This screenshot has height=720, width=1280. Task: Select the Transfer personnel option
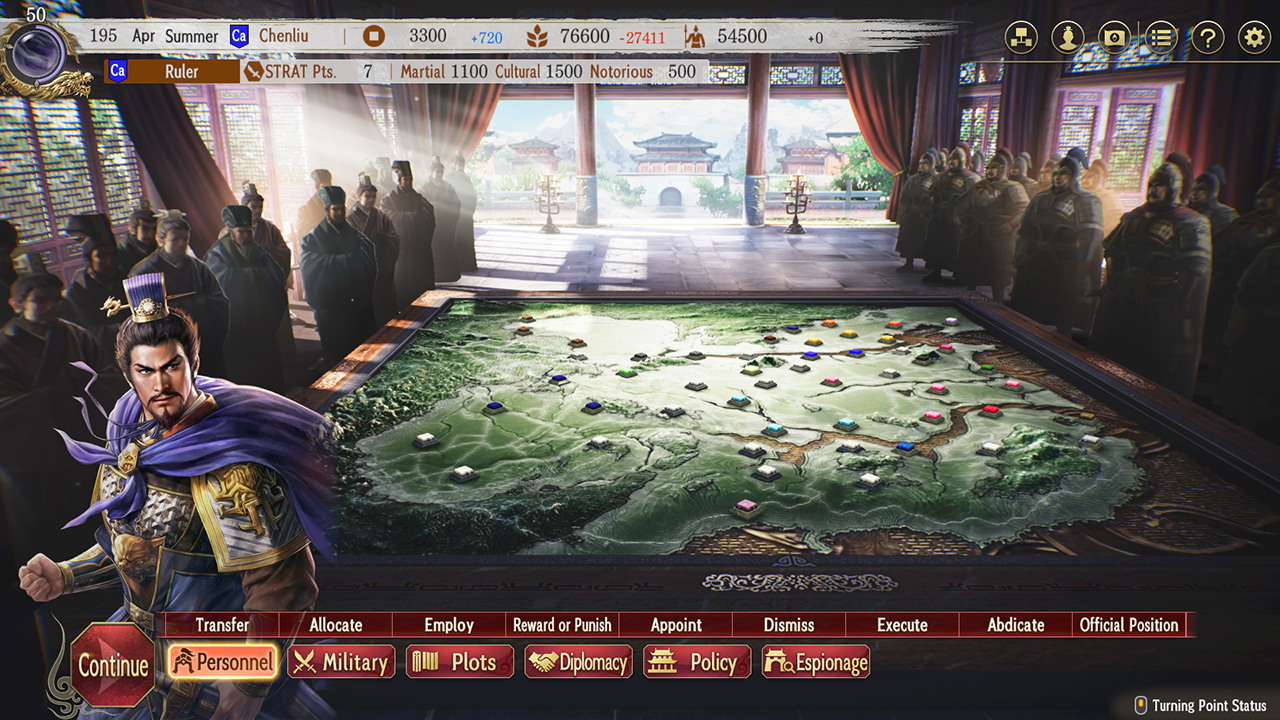[222, 625]
